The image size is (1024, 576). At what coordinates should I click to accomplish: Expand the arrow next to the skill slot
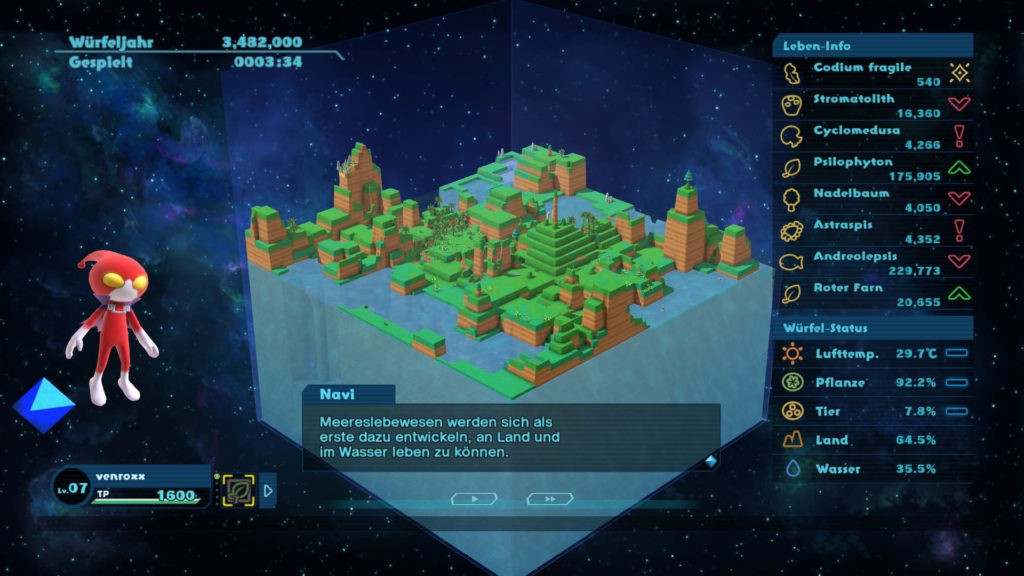coord(268,490)
